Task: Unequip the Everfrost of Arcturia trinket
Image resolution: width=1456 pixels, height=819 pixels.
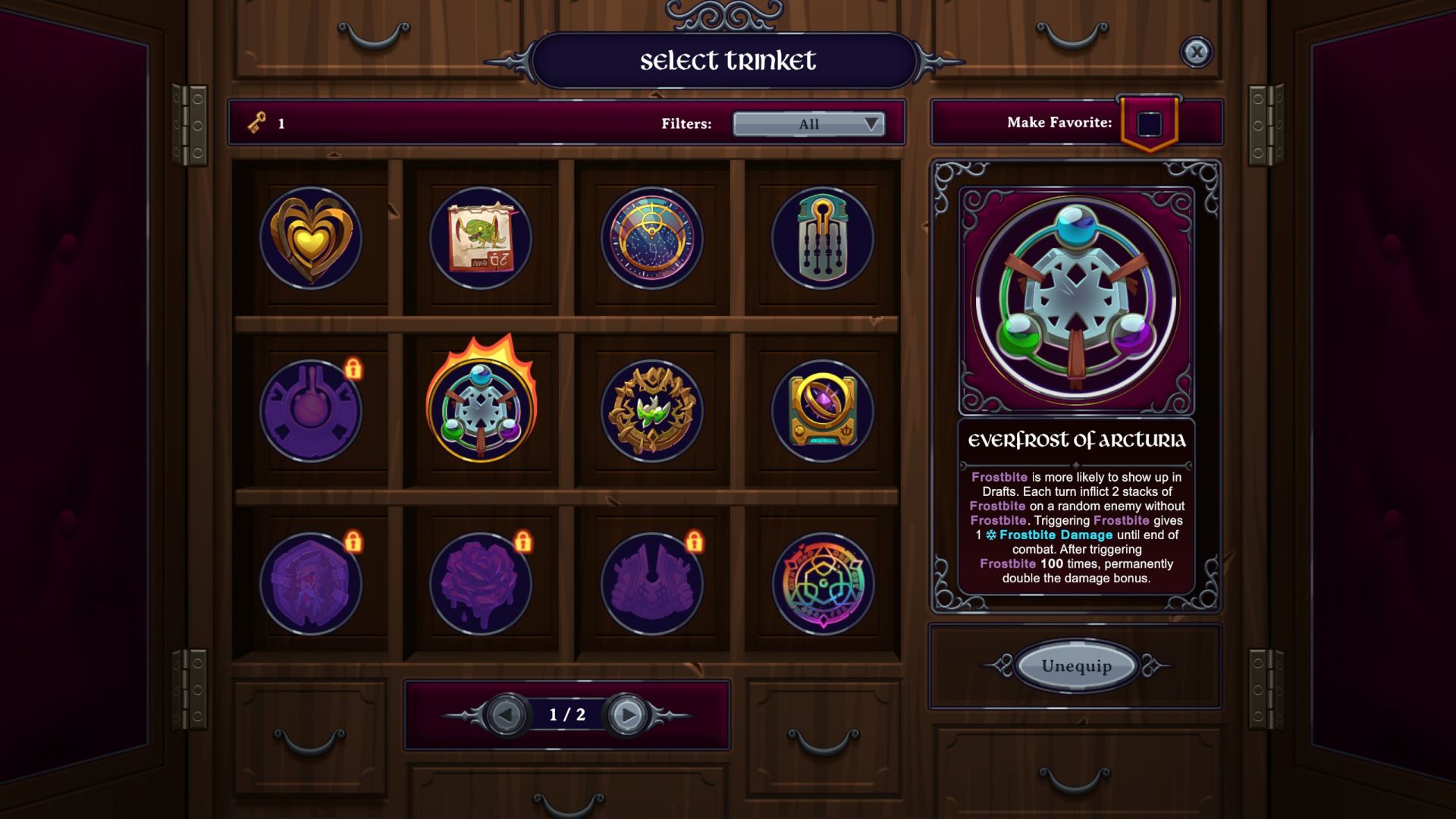Action: tap(1076, 666)
